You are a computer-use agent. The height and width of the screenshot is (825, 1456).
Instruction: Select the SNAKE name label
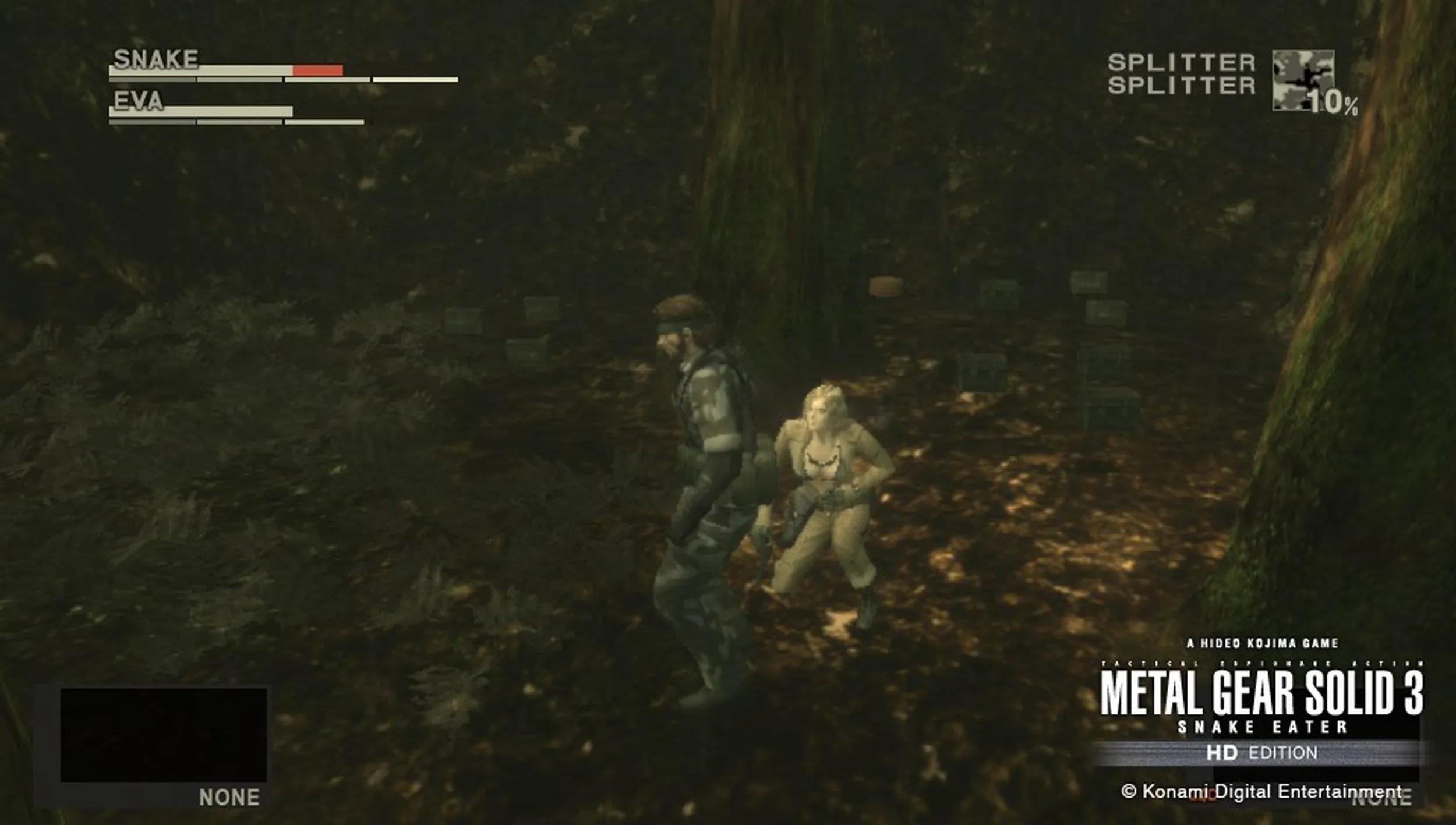[x=156, y=58]
